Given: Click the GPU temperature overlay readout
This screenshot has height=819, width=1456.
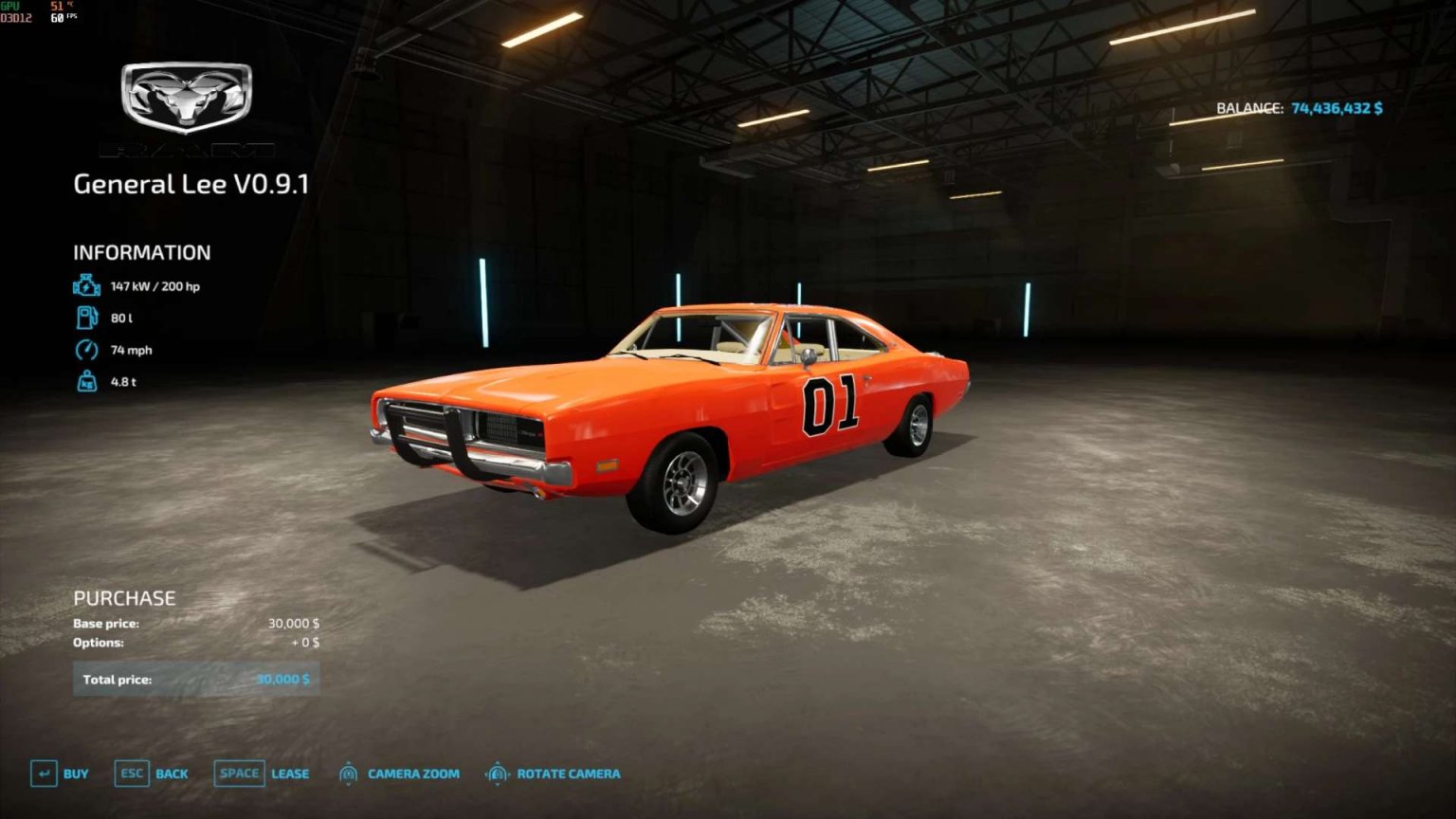Looking at the screenshot, I should pos(55,9).
